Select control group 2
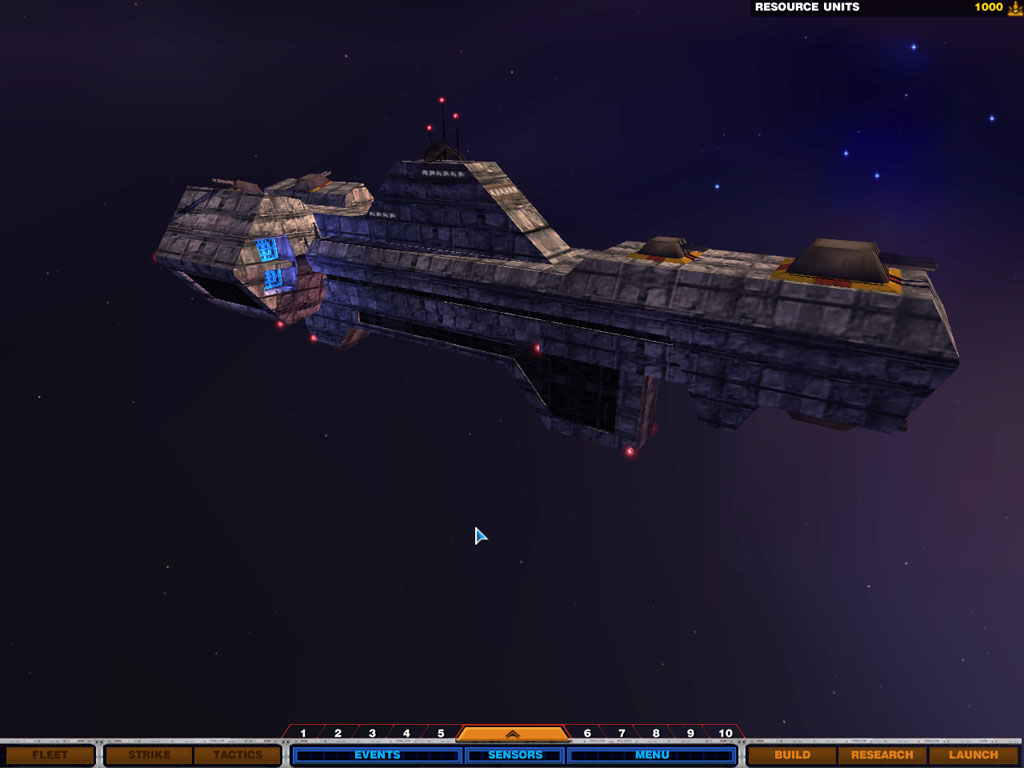1024x768 pixels. 338,734
